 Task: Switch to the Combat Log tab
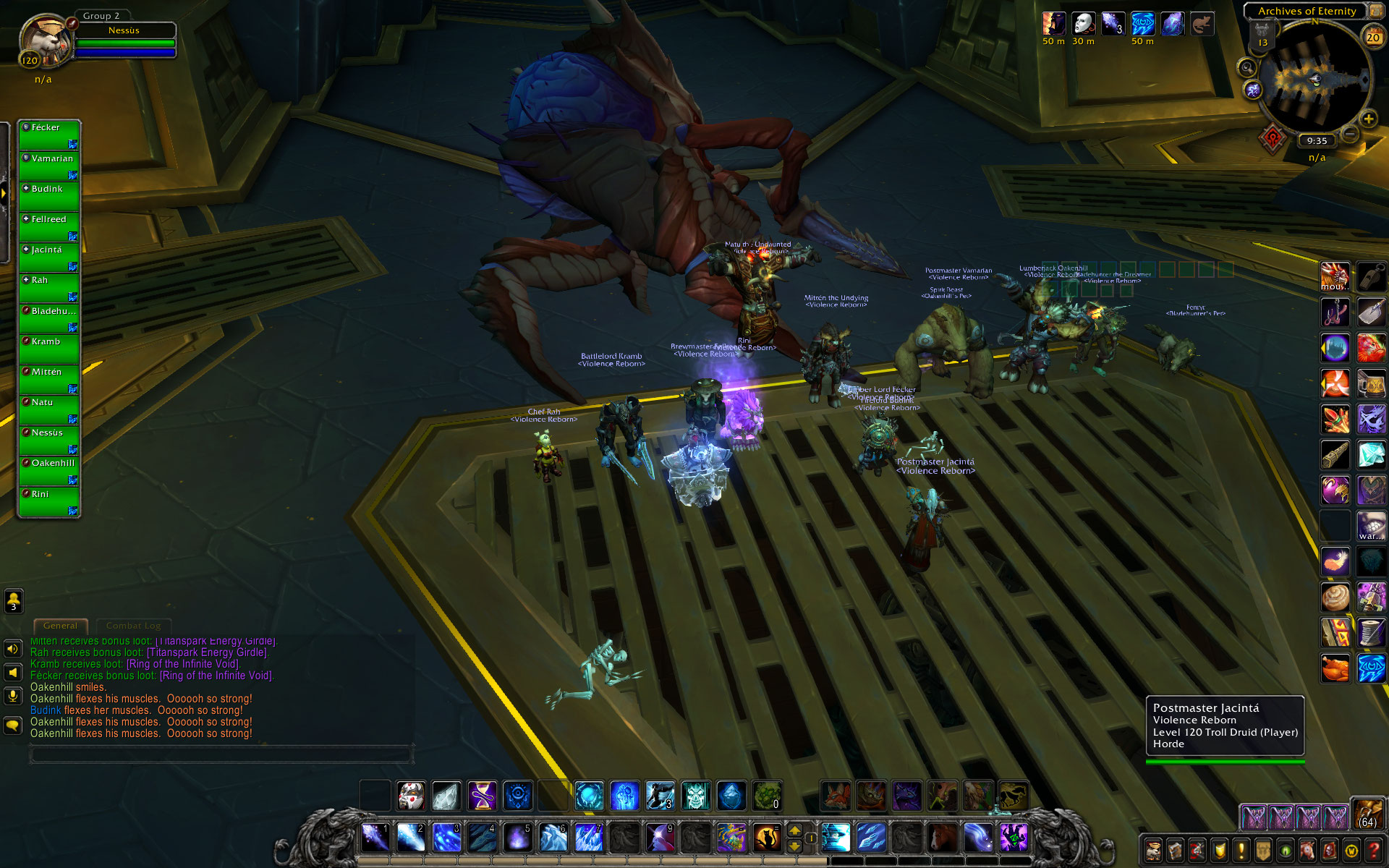133,626
